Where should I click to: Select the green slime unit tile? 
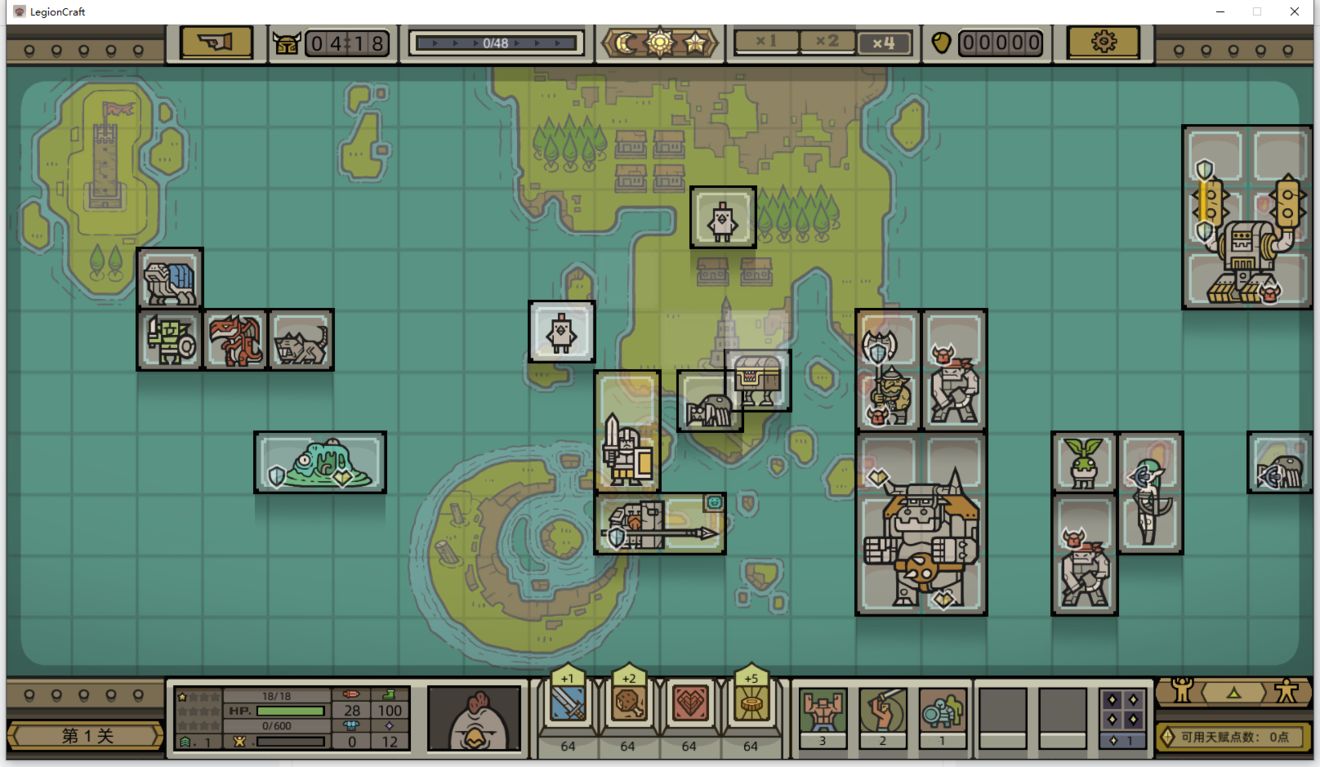[320, 463]
